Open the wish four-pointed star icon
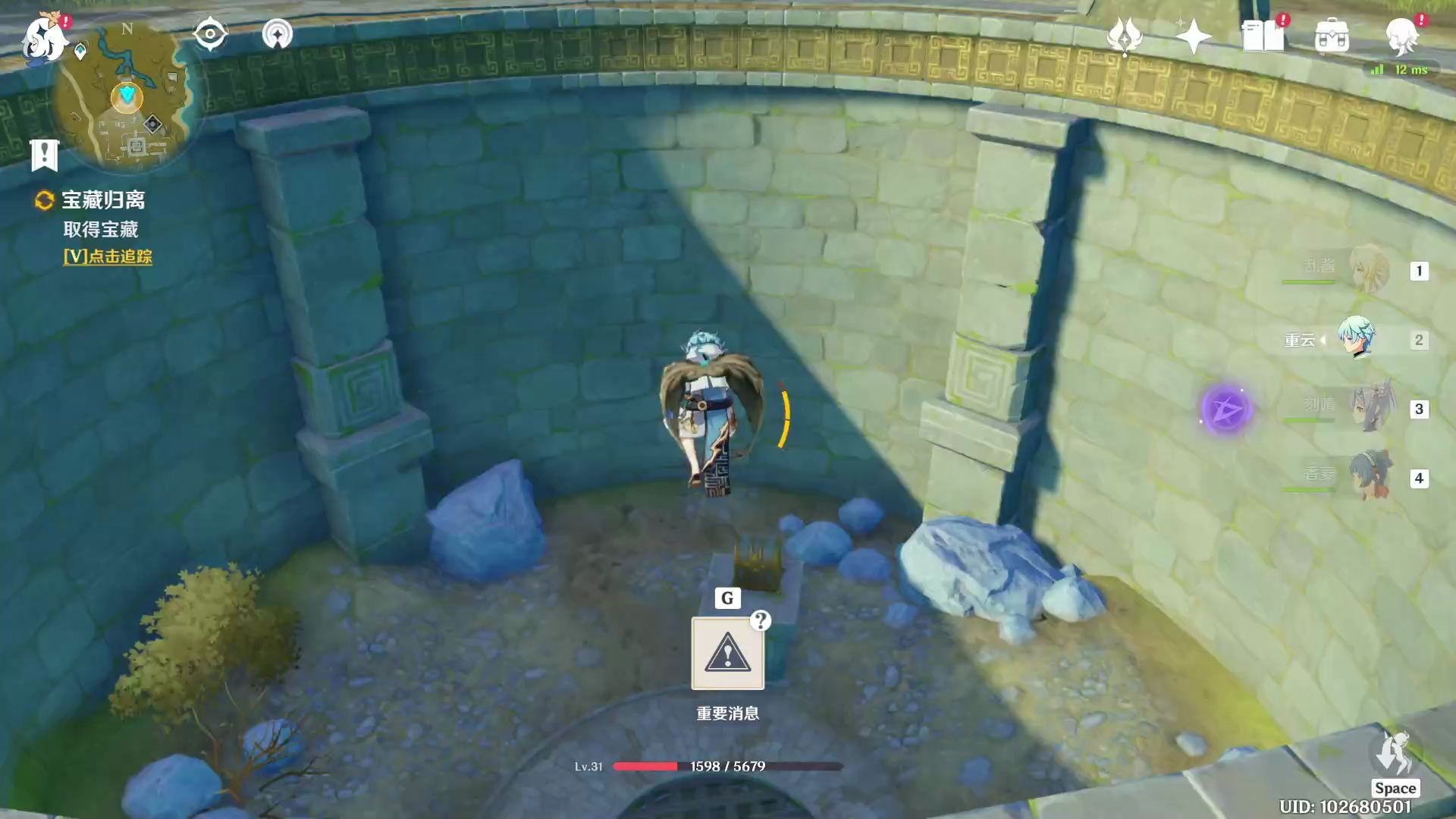Viewport: 1456px width, 819px height. [x=1193, y=36]
